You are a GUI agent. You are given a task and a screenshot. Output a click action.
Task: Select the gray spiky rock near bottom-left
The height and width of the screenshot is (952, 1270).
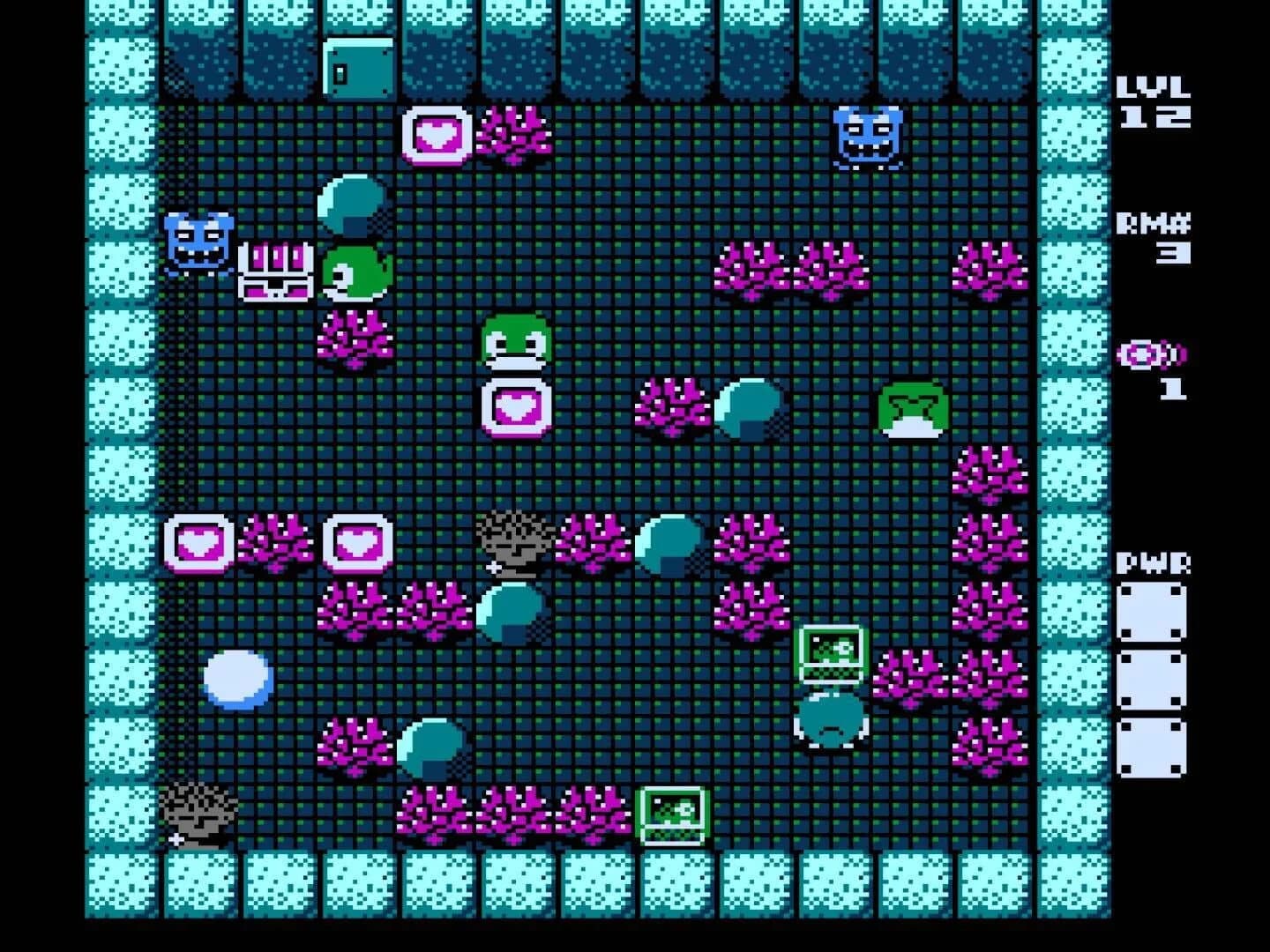(x=198, y=815)
